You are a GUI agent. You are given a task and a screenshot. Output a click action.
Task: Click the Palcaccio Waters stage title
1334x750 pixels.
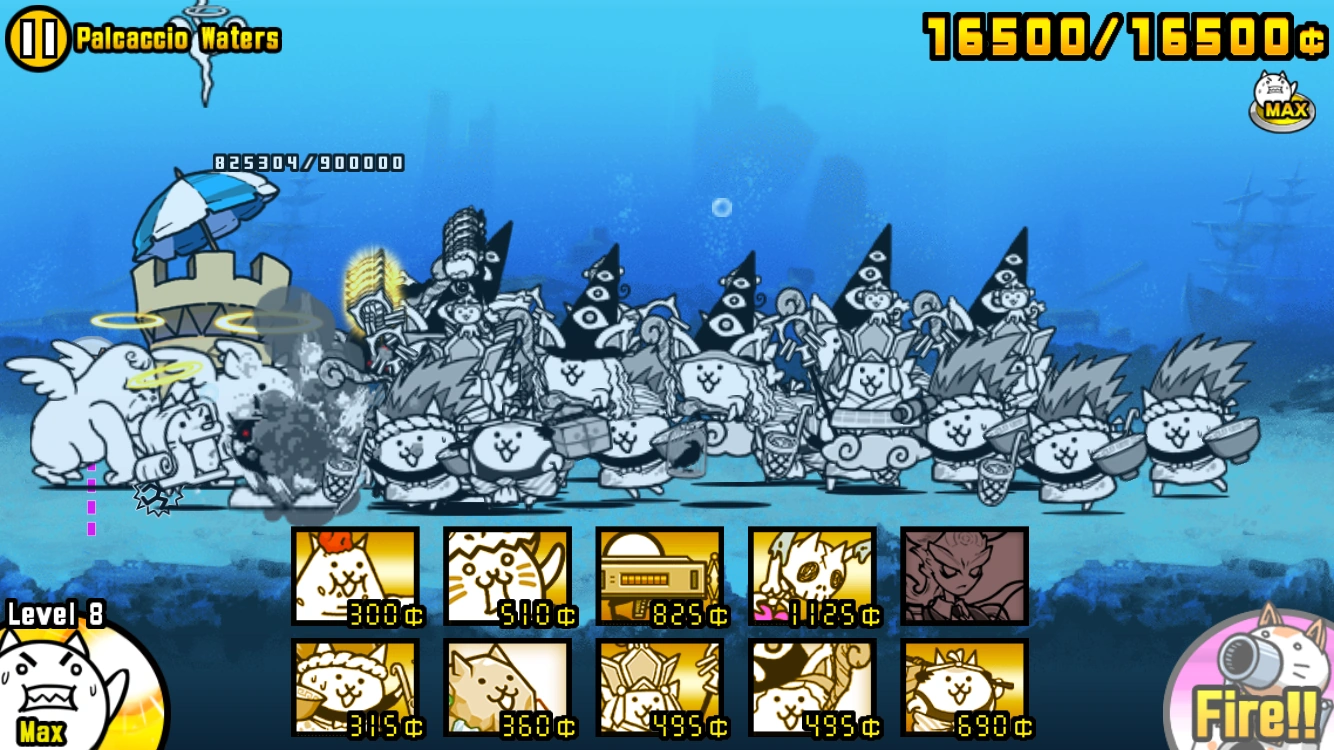(x=176, y=37)
